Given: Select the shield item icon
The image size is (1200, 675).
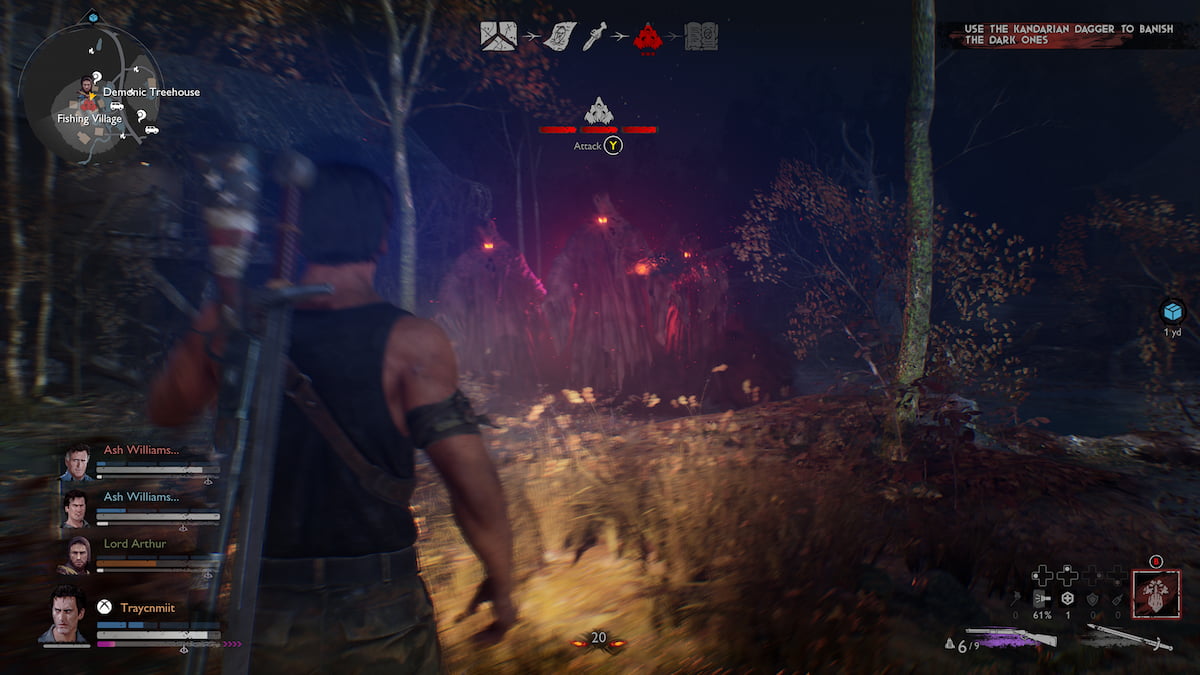Looking at the screenshot, I should tap(1093, 598).
